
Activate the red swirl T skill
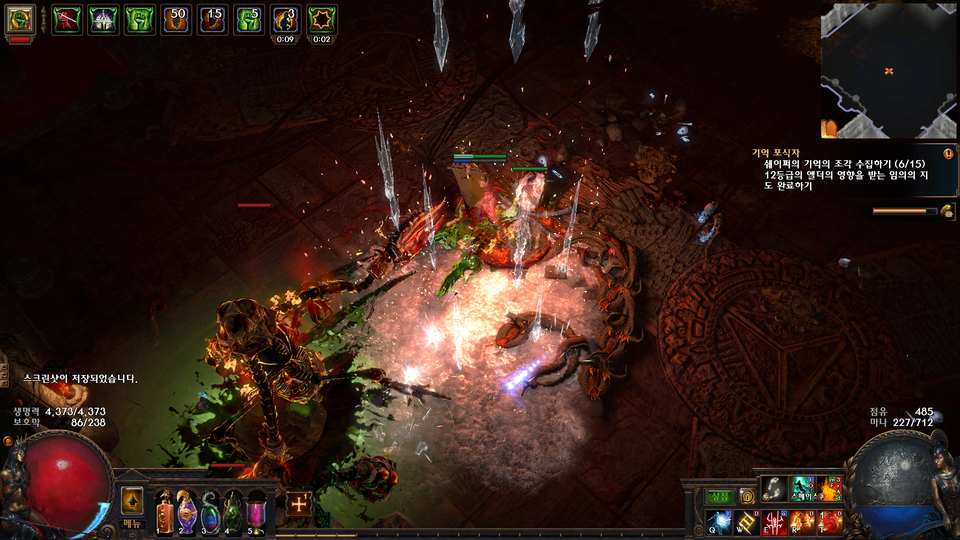[x=831, y=521]
